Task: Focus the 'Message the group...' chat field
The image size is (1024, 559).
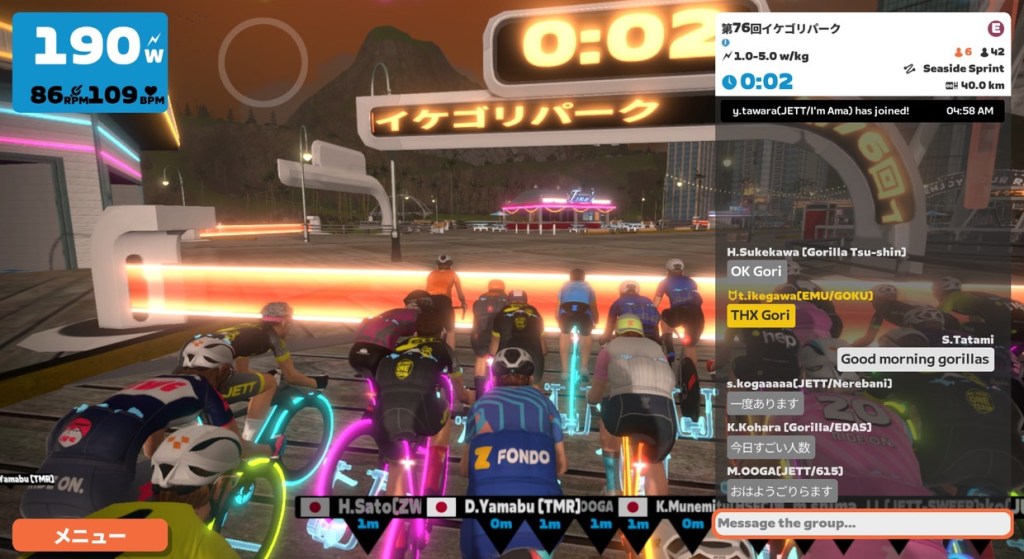Action: coord(860,523)
